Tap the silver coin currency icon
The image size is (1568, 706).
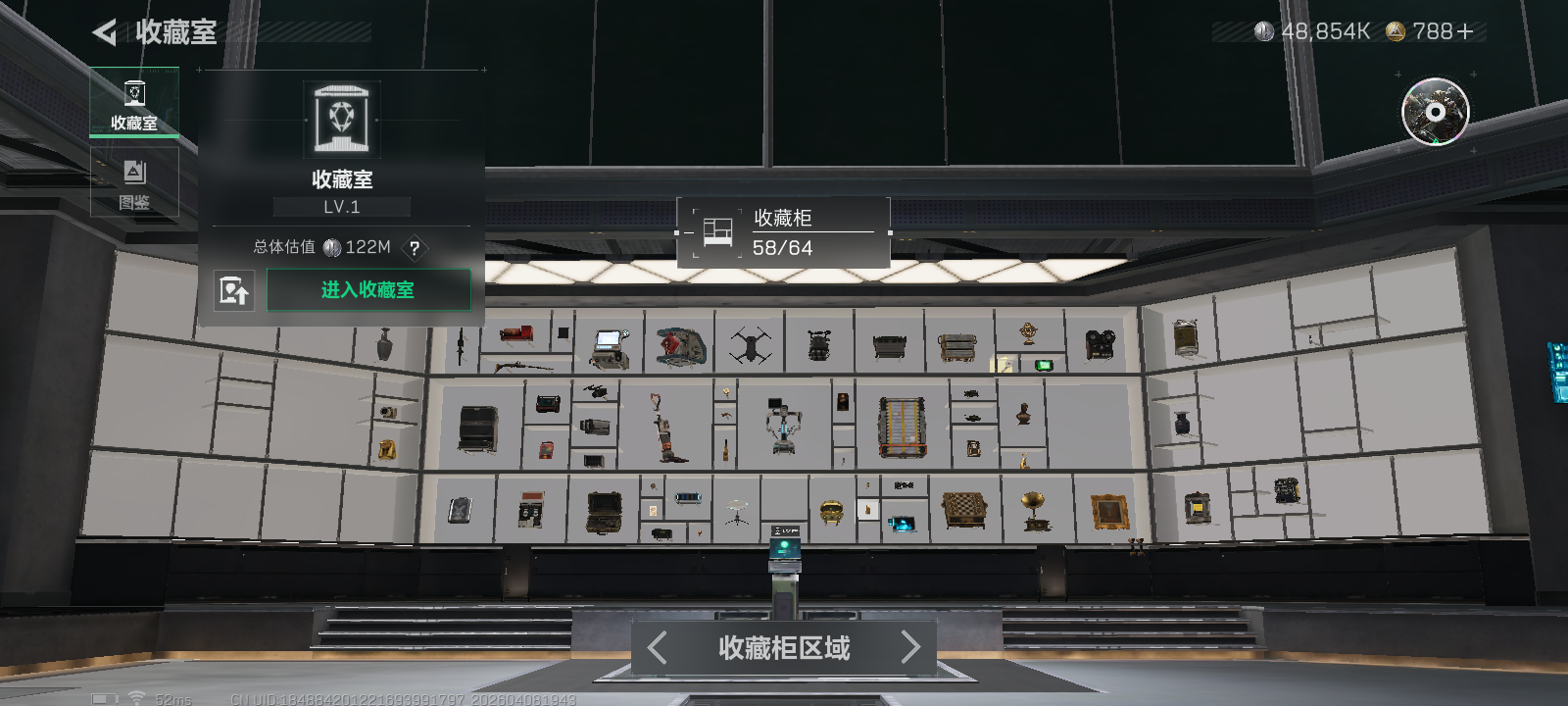tap(1264, 30)
